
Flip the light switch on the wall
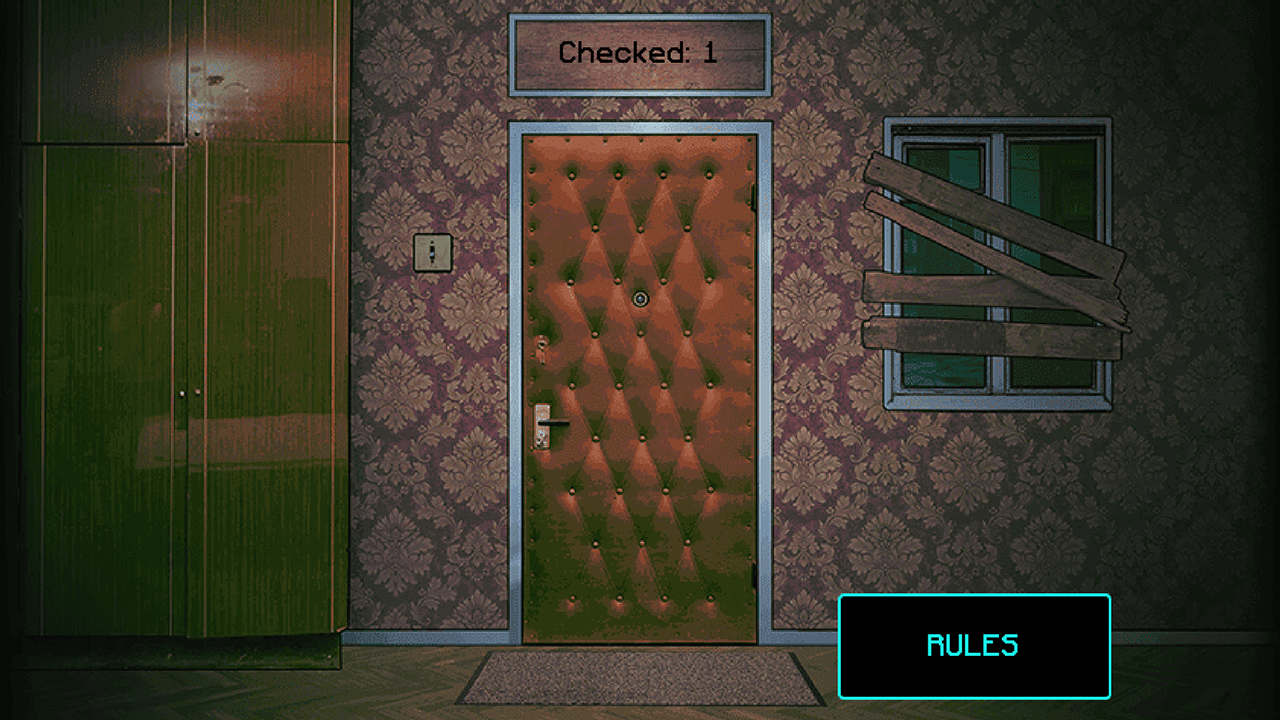[x=433, y=253]
